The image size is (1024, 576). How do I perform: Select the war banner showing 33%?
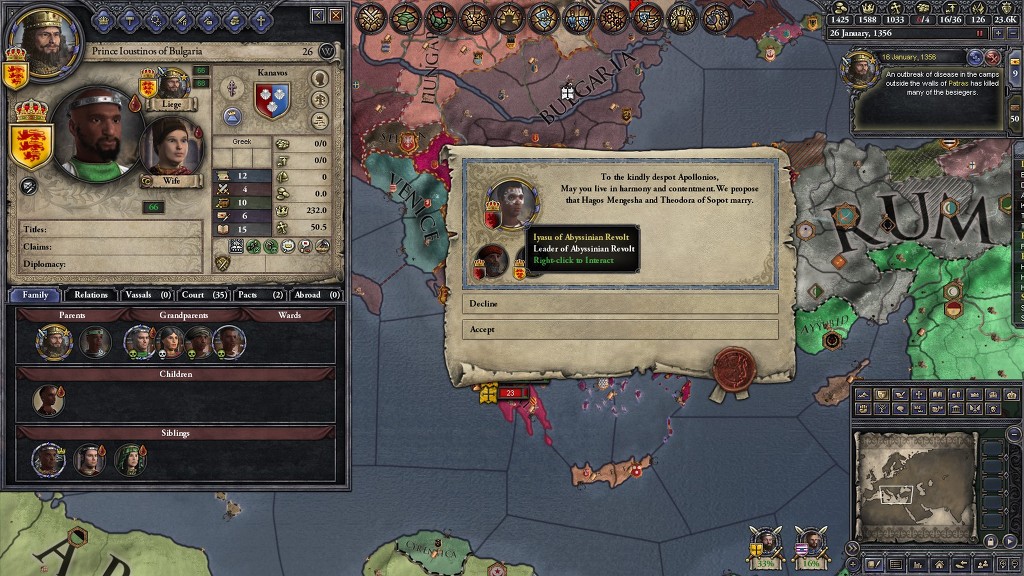click(767, 545)
